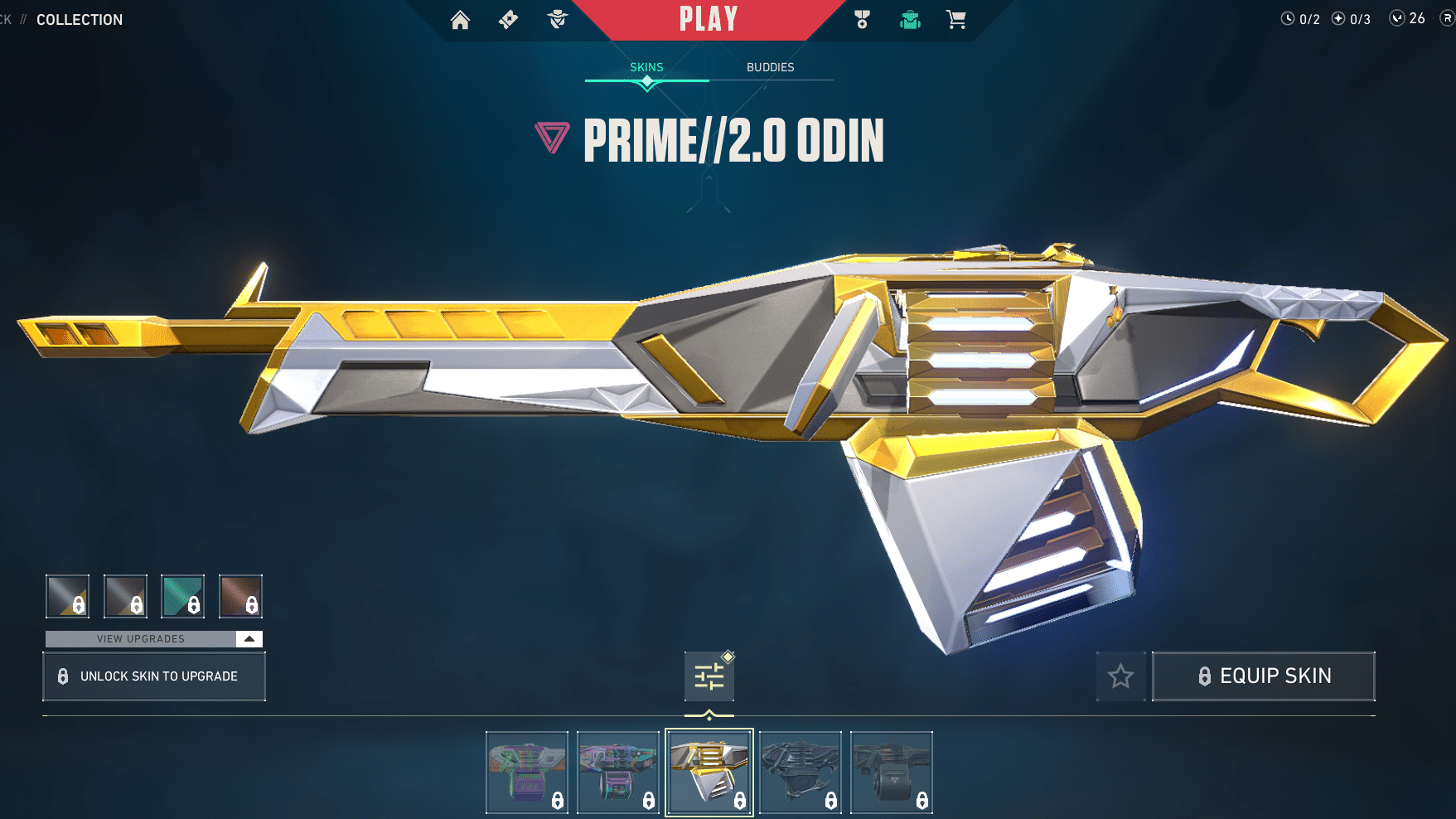Collapse the VIEW UPGRADES panel with its chevron

pos(248,638)
